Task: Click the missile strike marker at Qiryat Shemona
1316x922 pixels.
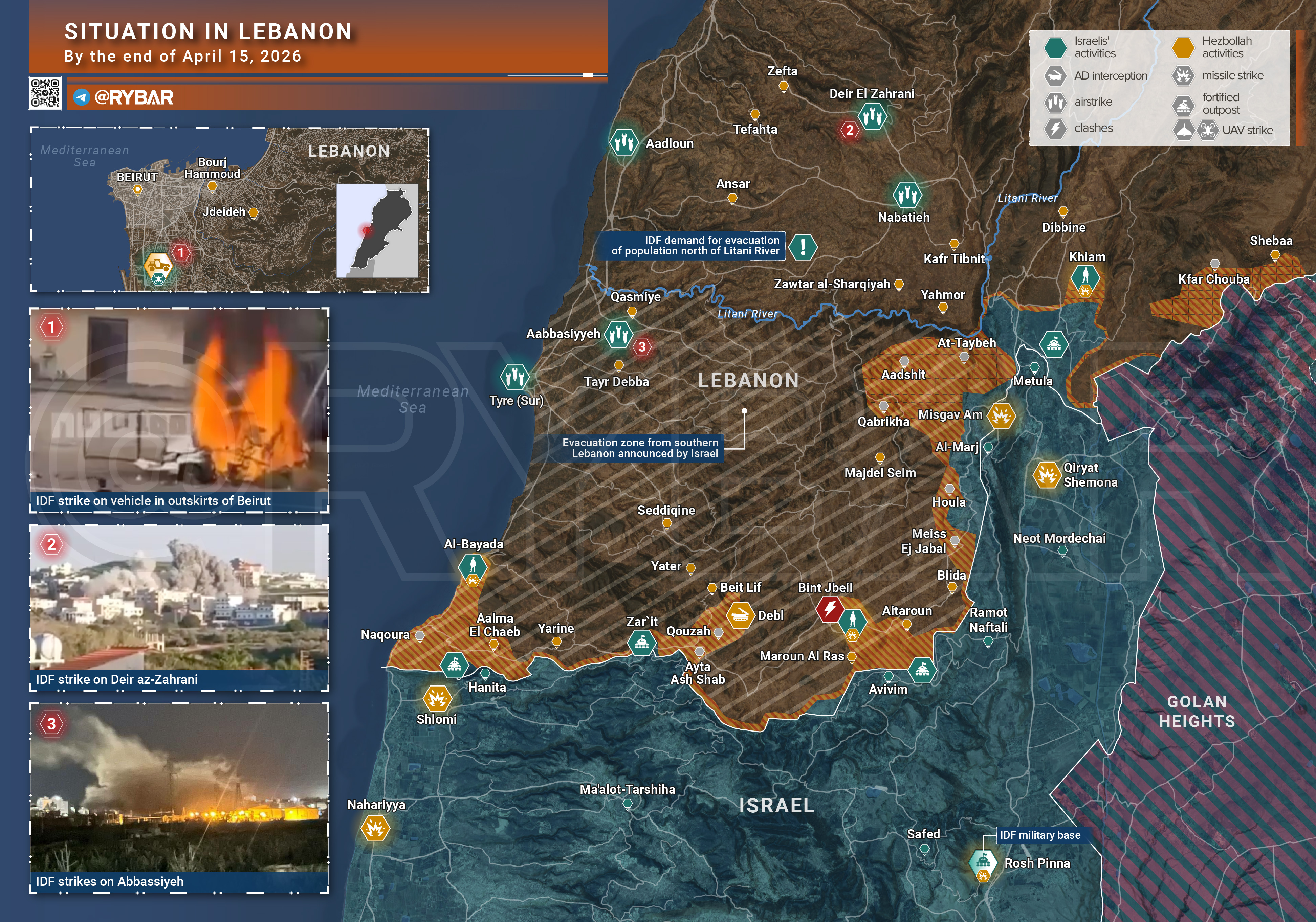Action: pos(1047,475)
